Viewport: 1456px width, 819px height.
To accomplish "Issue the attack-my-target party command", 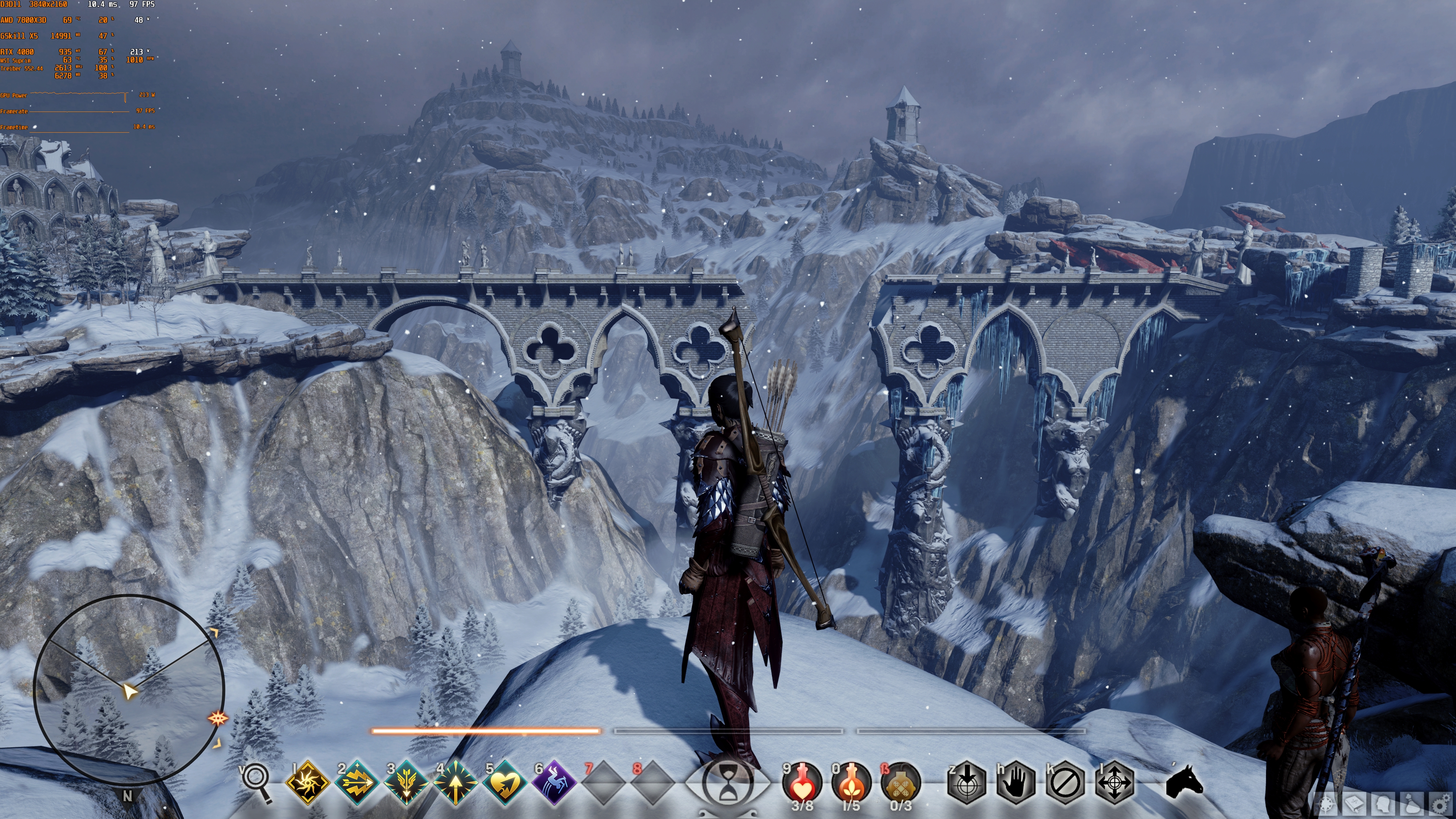I will tap(966, 783).
